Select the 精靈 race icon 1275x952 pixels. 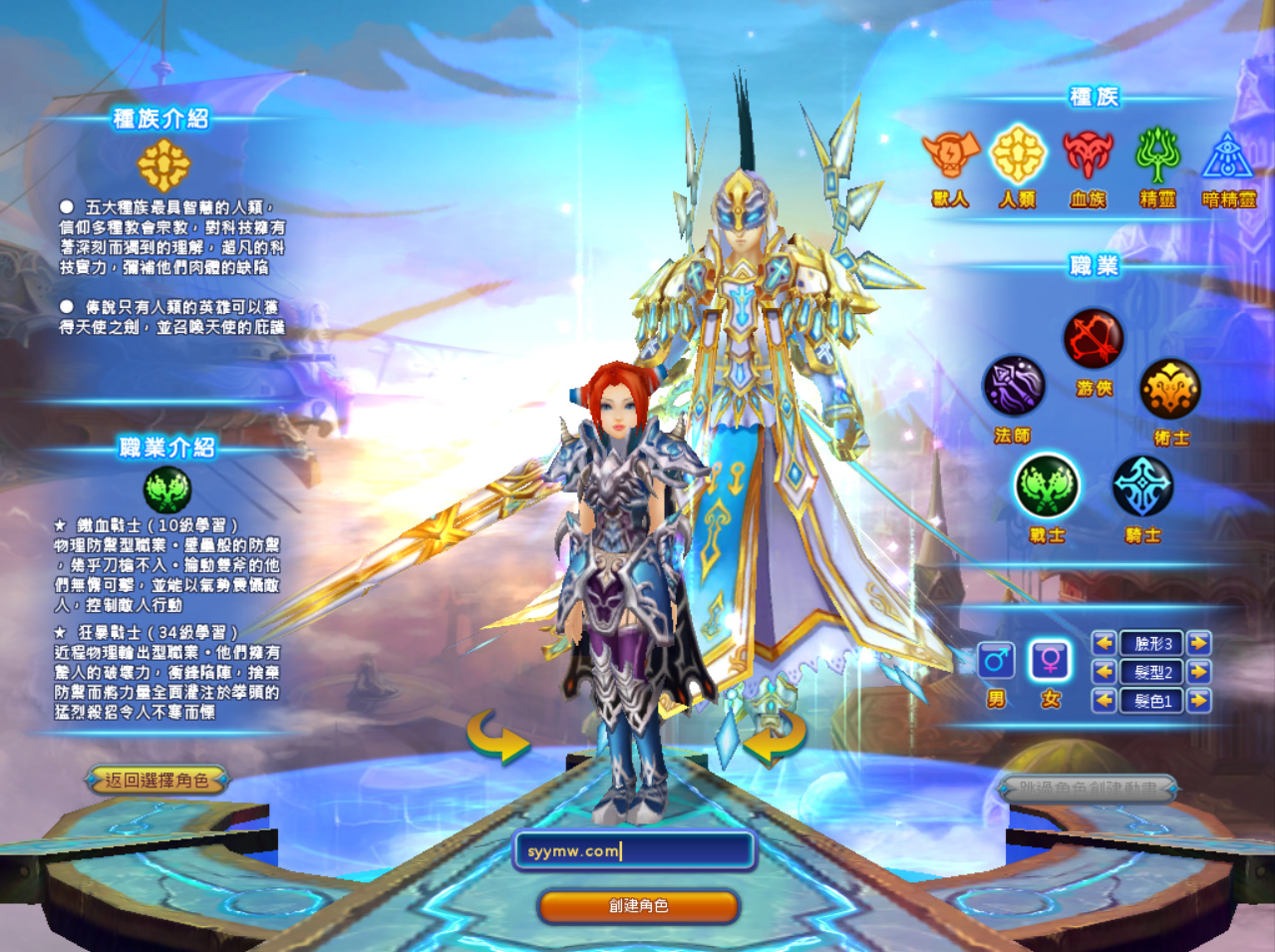click(x=1157, y=156)
